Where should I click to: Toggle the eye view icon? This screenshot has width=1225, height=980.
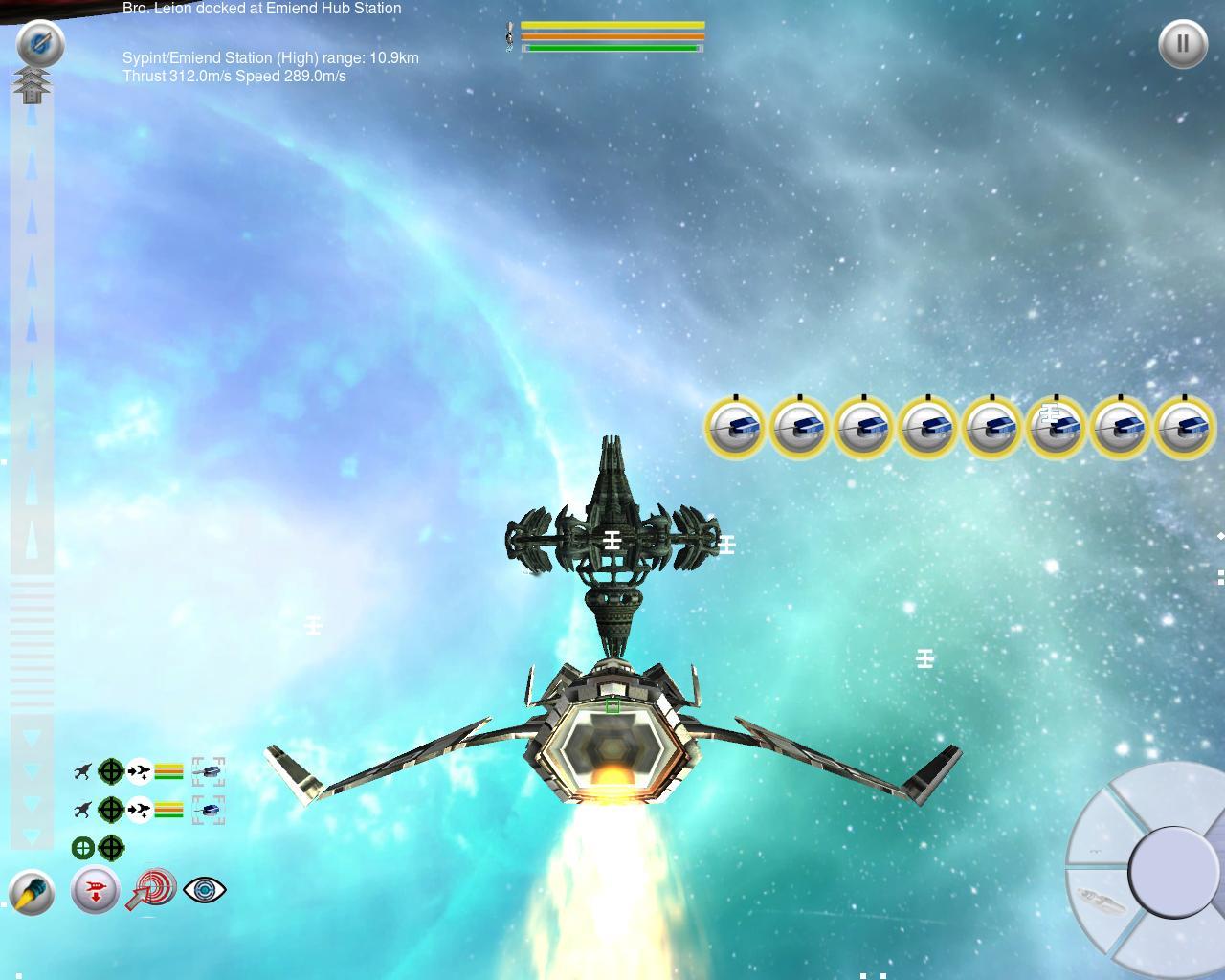[204, 890]
